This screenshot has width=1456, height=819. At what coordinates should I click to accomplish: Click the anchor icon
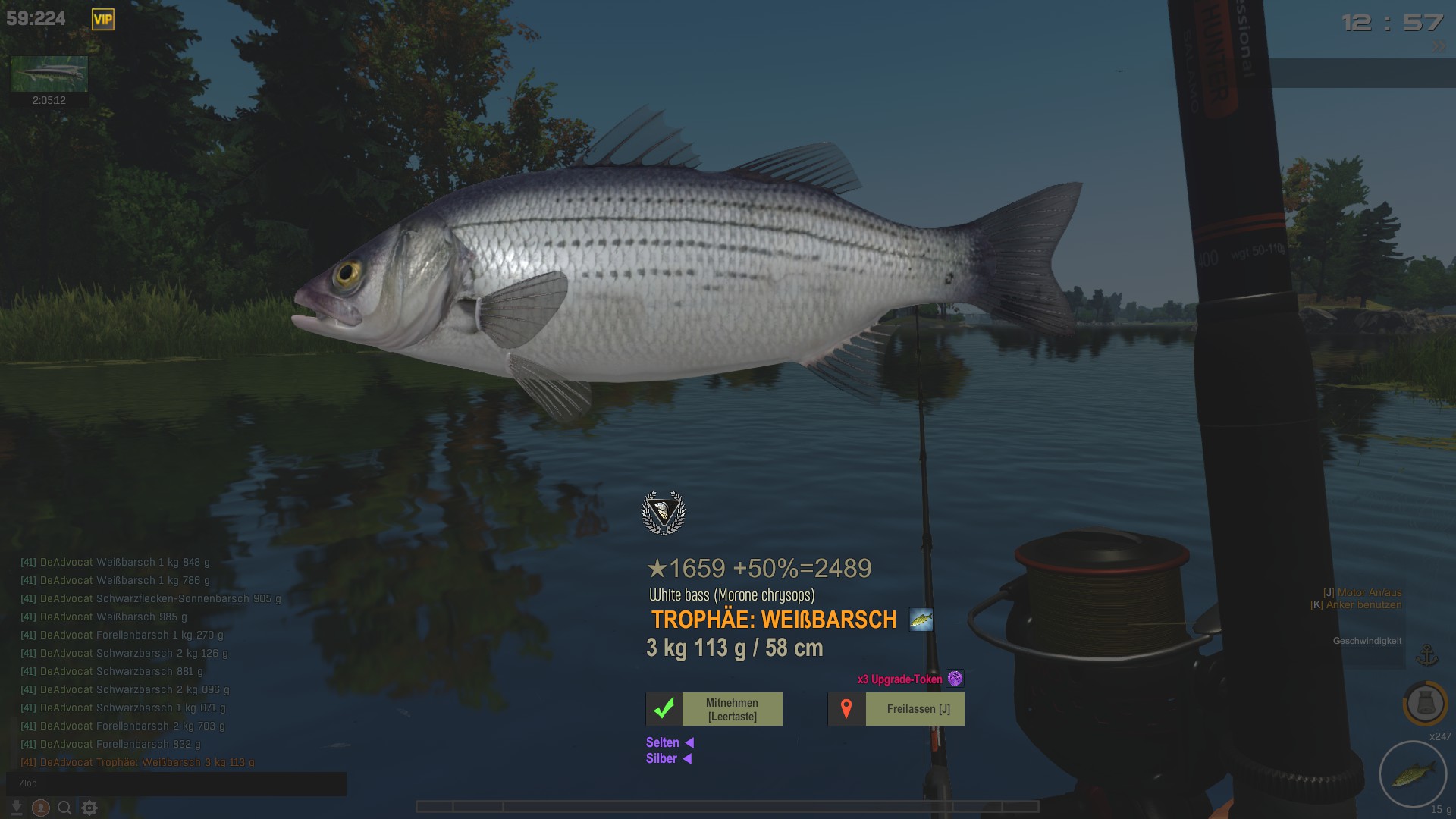[1427, 654]
